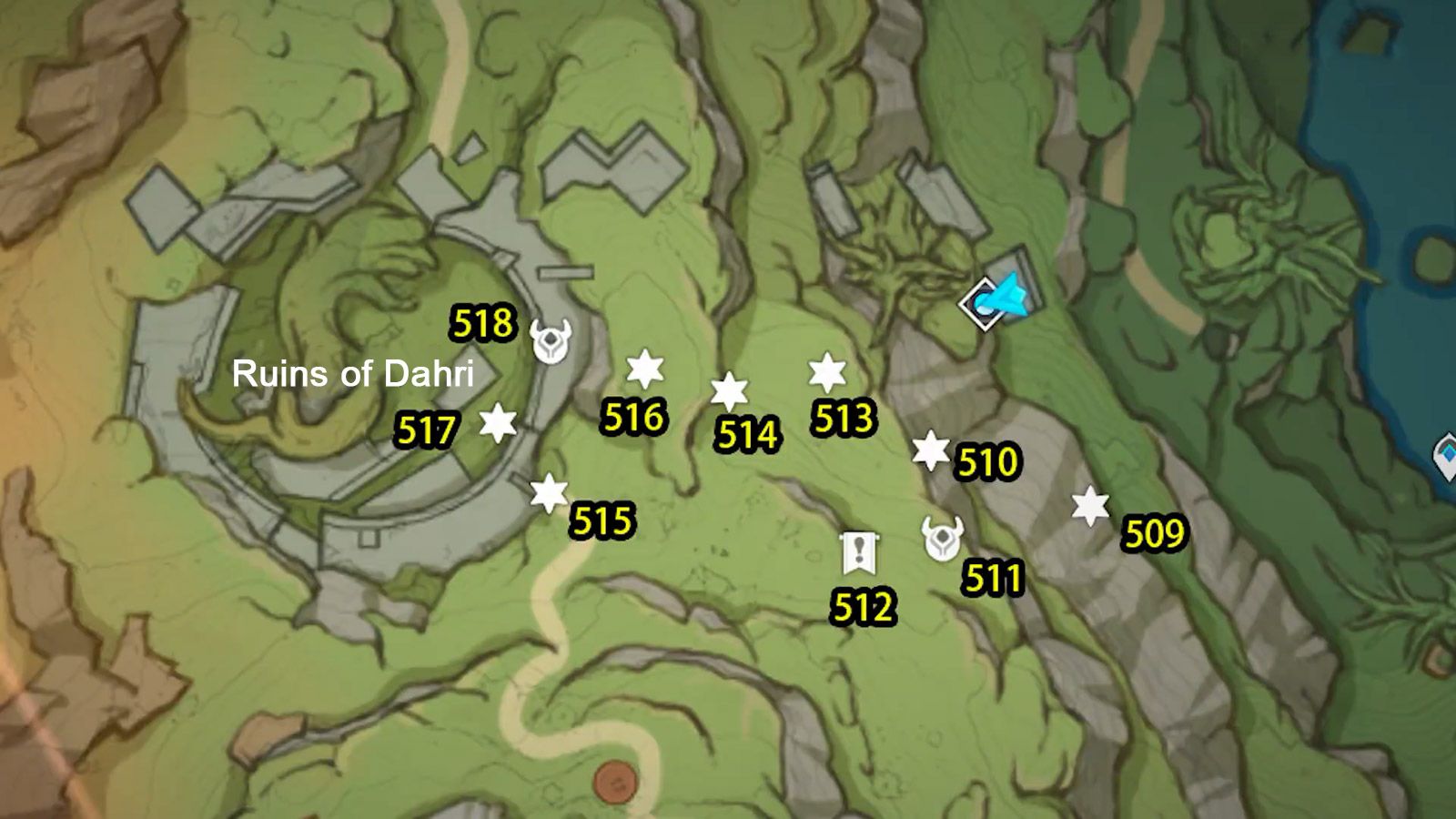Toggle the star pin numbered 515
The height and width of the screenshot is (819, 1456).
pyautogui.click(x=550, y=493)
